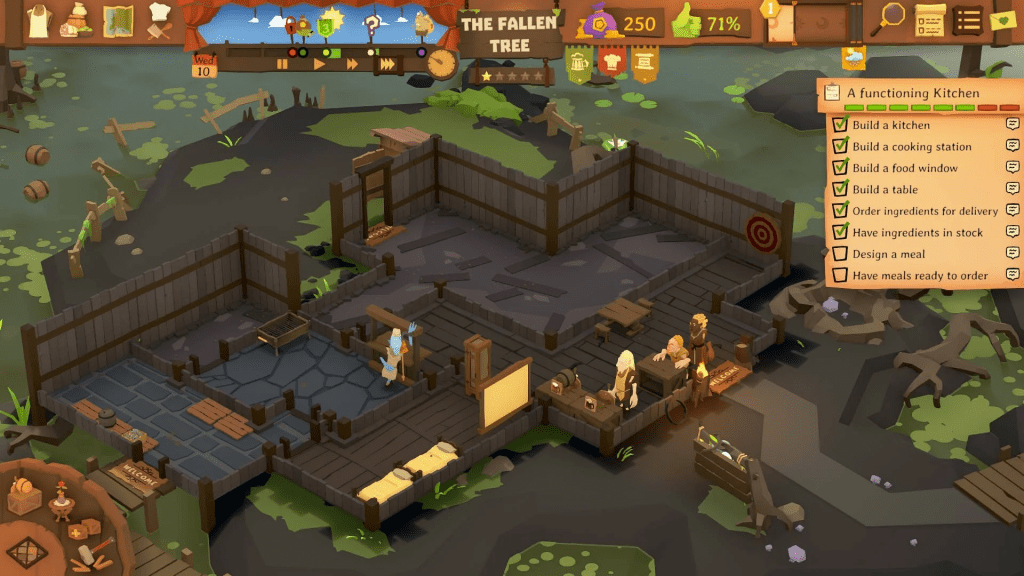
Task: Click the beer mug banner
Action: (x=579, y=64)
